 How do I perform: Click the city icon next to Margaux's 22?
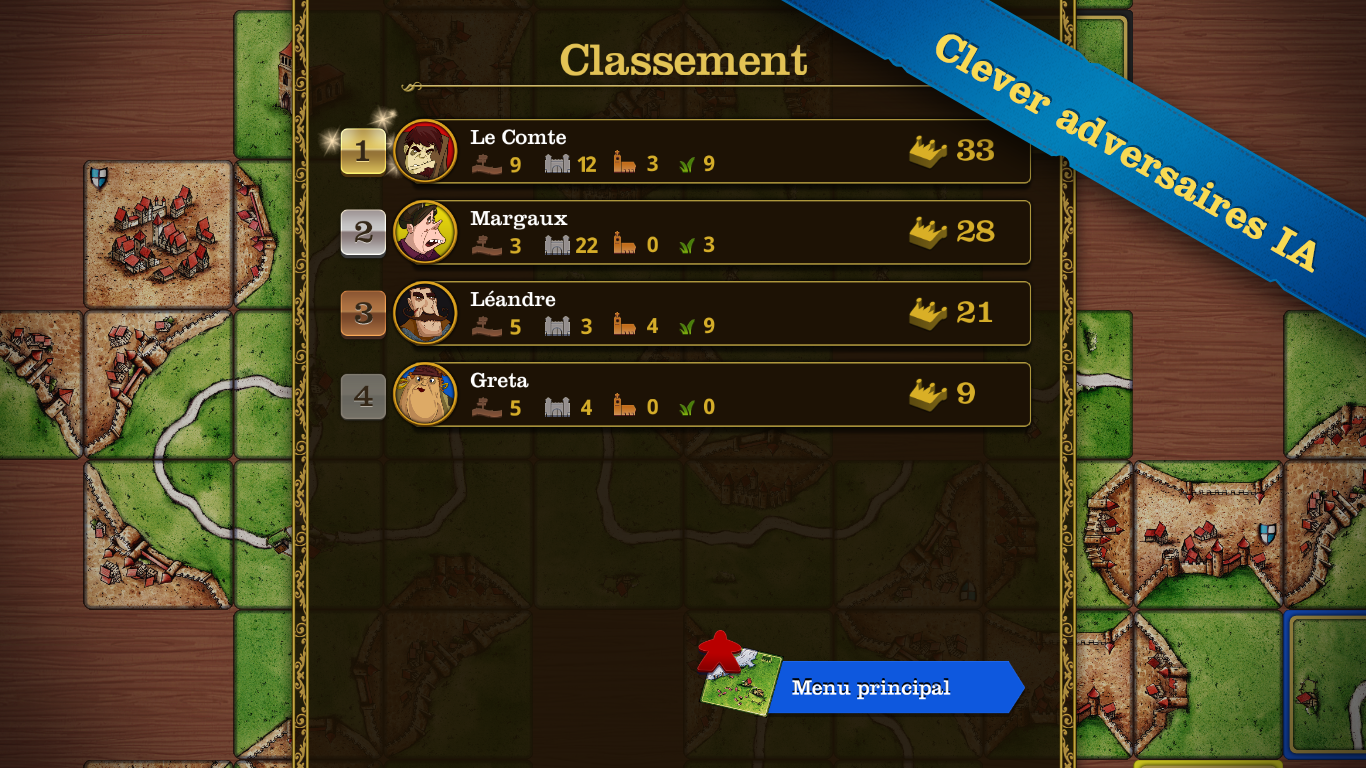click(555, 245)
